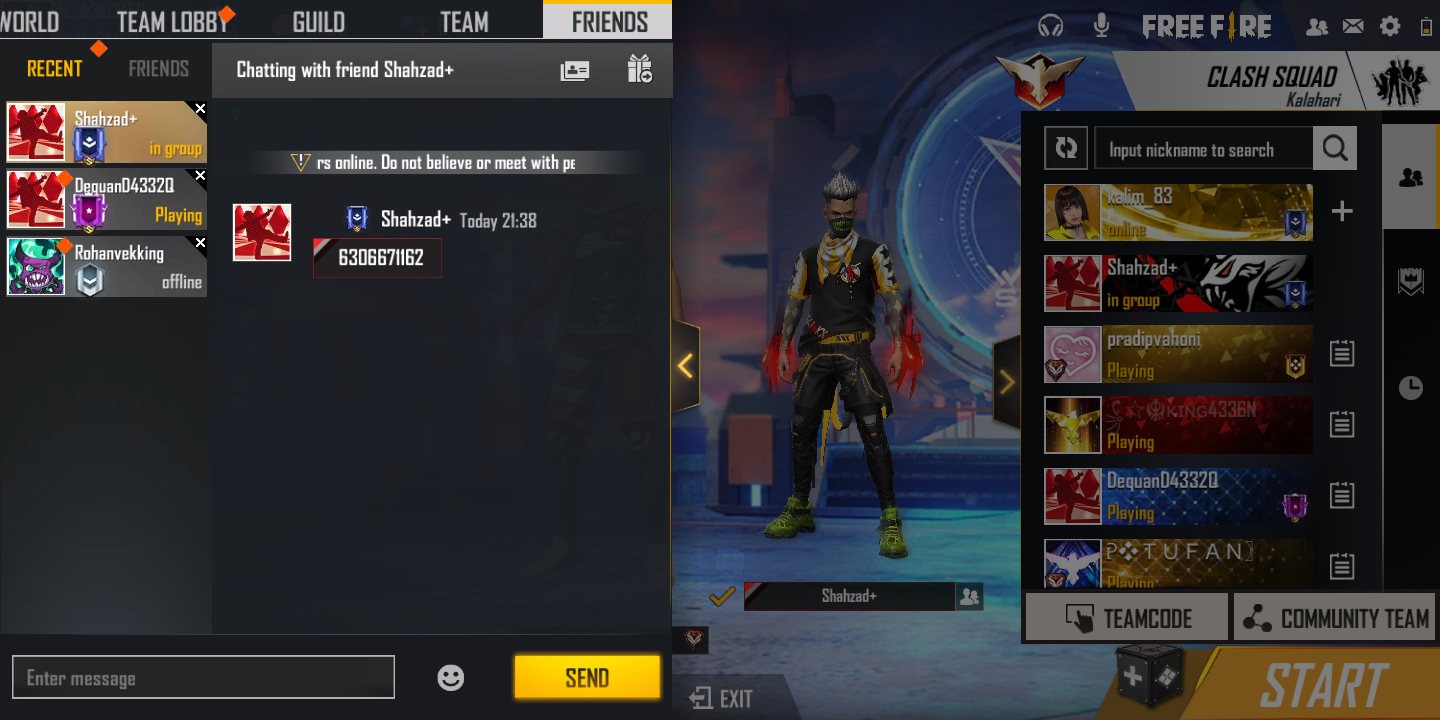Image resolution: width=1440 pixels, height=720 pixels.
Task: Open the settings gear
Action: tap(1390, 27)
